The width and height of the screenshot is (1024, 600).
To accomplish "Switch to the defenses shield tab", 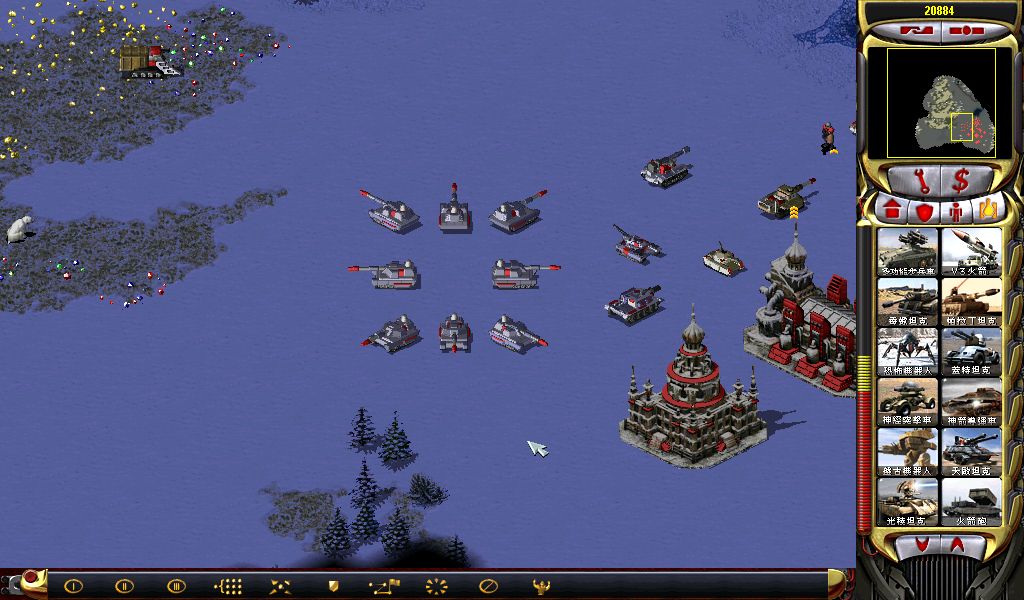I will 924,212.
